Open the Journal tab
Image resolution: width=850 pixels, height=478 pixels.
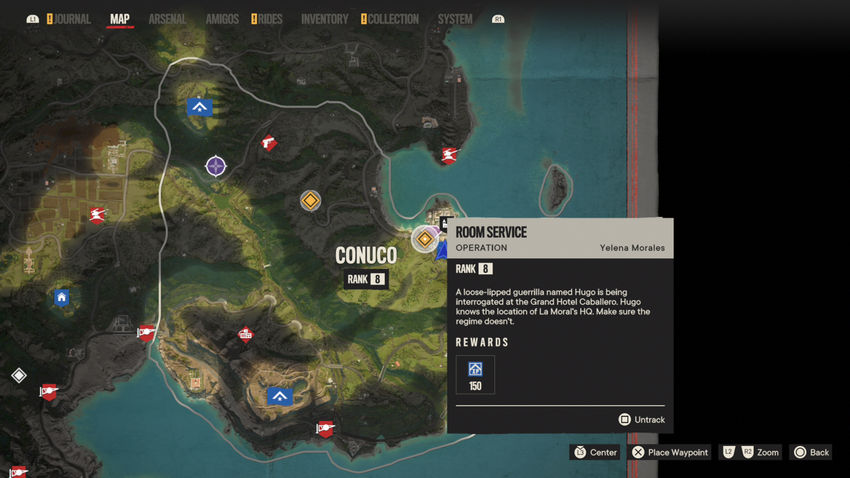click(72, 19)
